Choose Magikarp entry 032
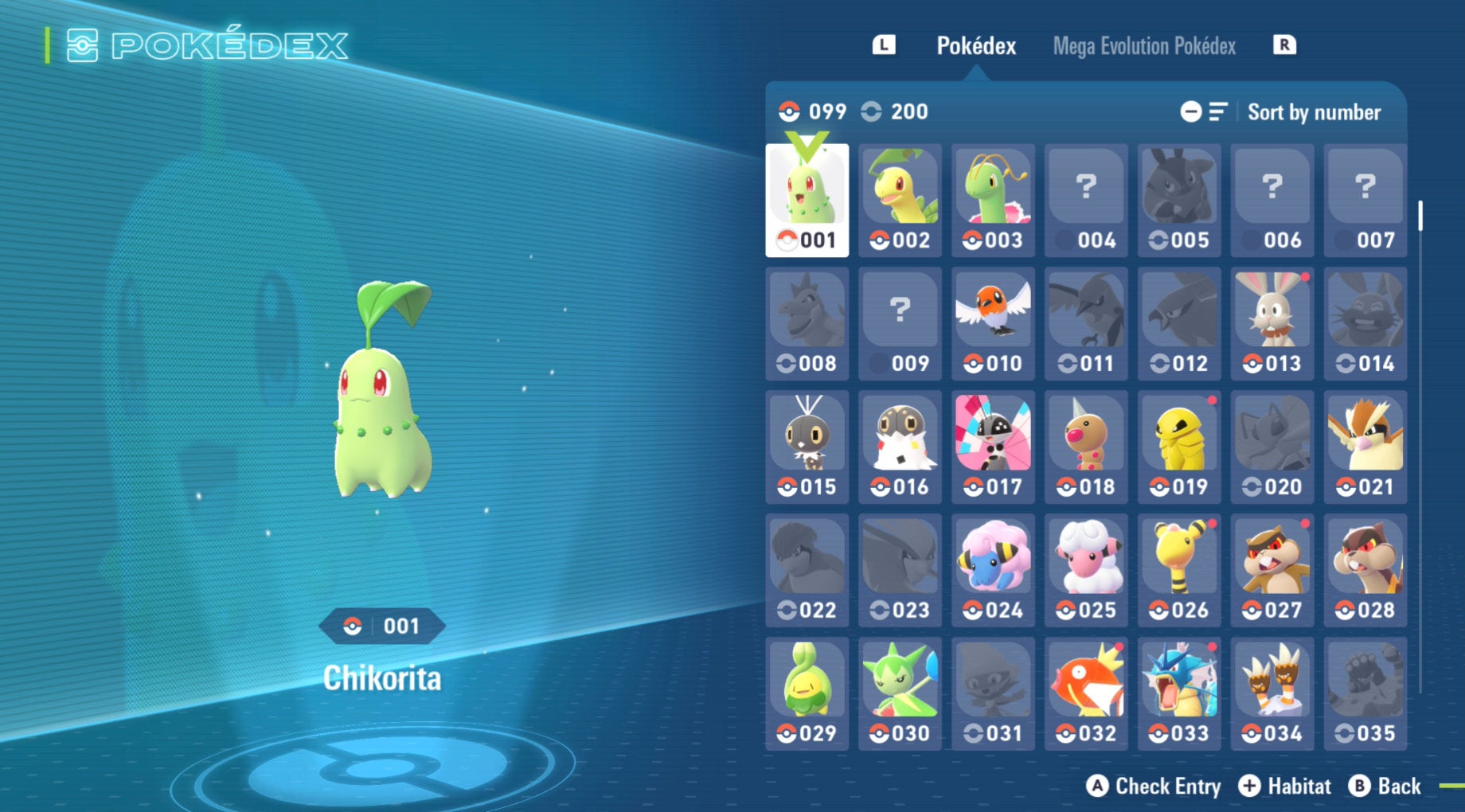 1086,694
